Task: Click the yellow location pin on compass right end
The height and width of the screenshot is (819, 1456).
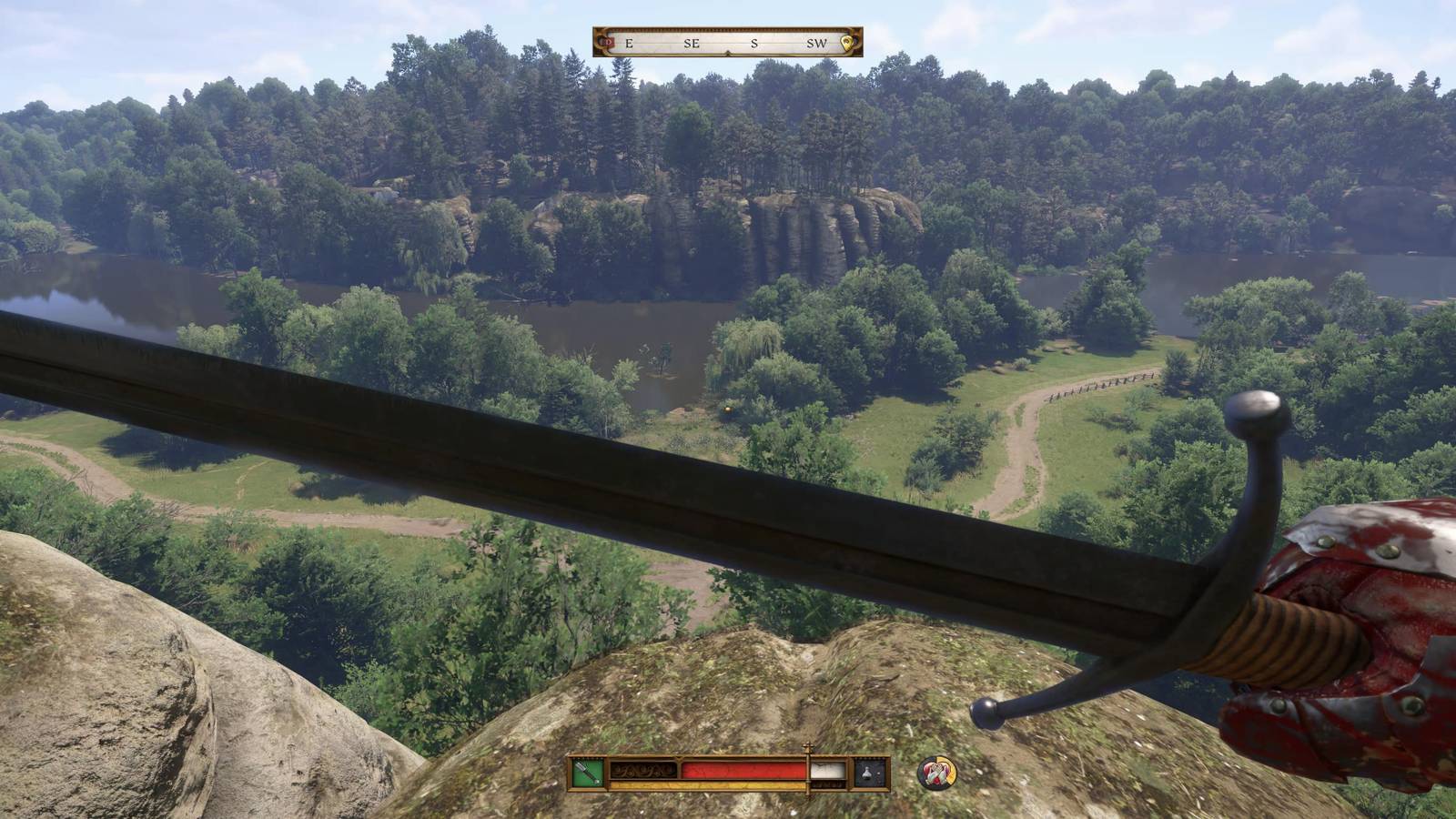Action: 846,41
